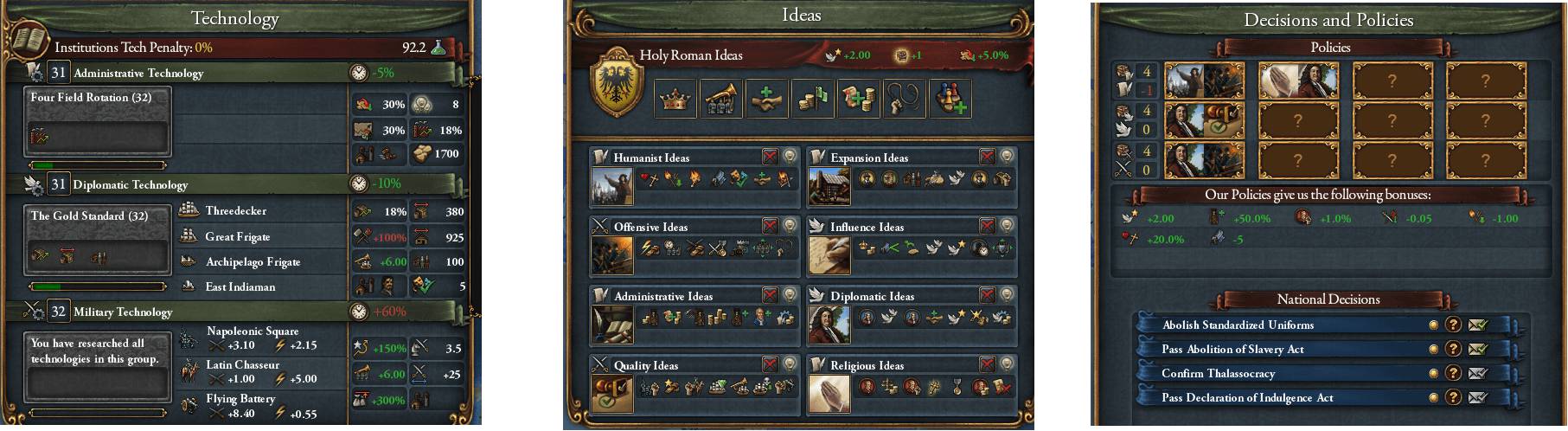Research Four Field Rotation administrative technology
Screen dimensions: 1568x431
[98, 121]
